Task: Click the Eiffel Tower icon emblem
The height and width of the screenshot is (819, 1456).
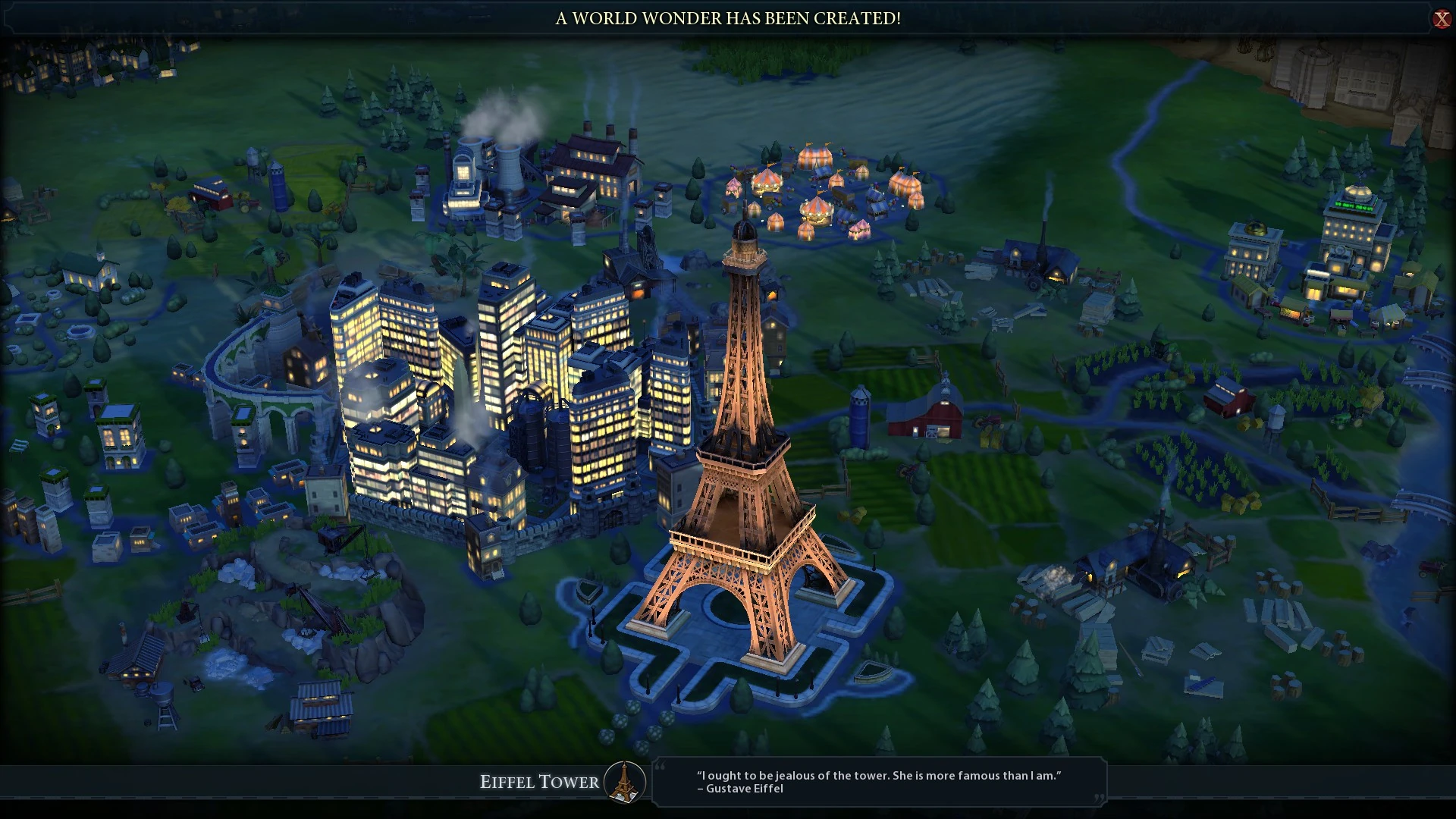Action: 623,783
